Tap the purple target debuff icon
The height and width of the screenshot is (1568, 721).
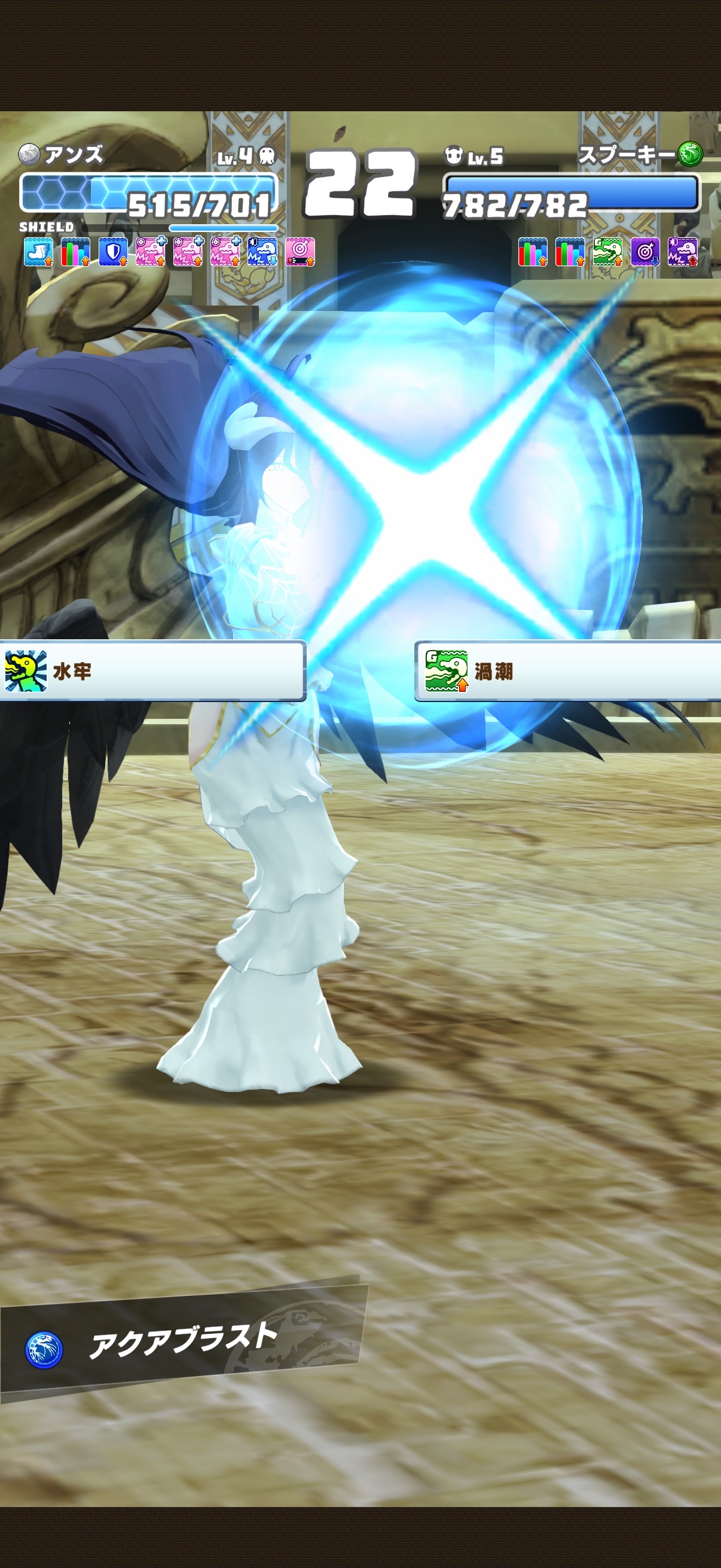click(x=645, y=252)
